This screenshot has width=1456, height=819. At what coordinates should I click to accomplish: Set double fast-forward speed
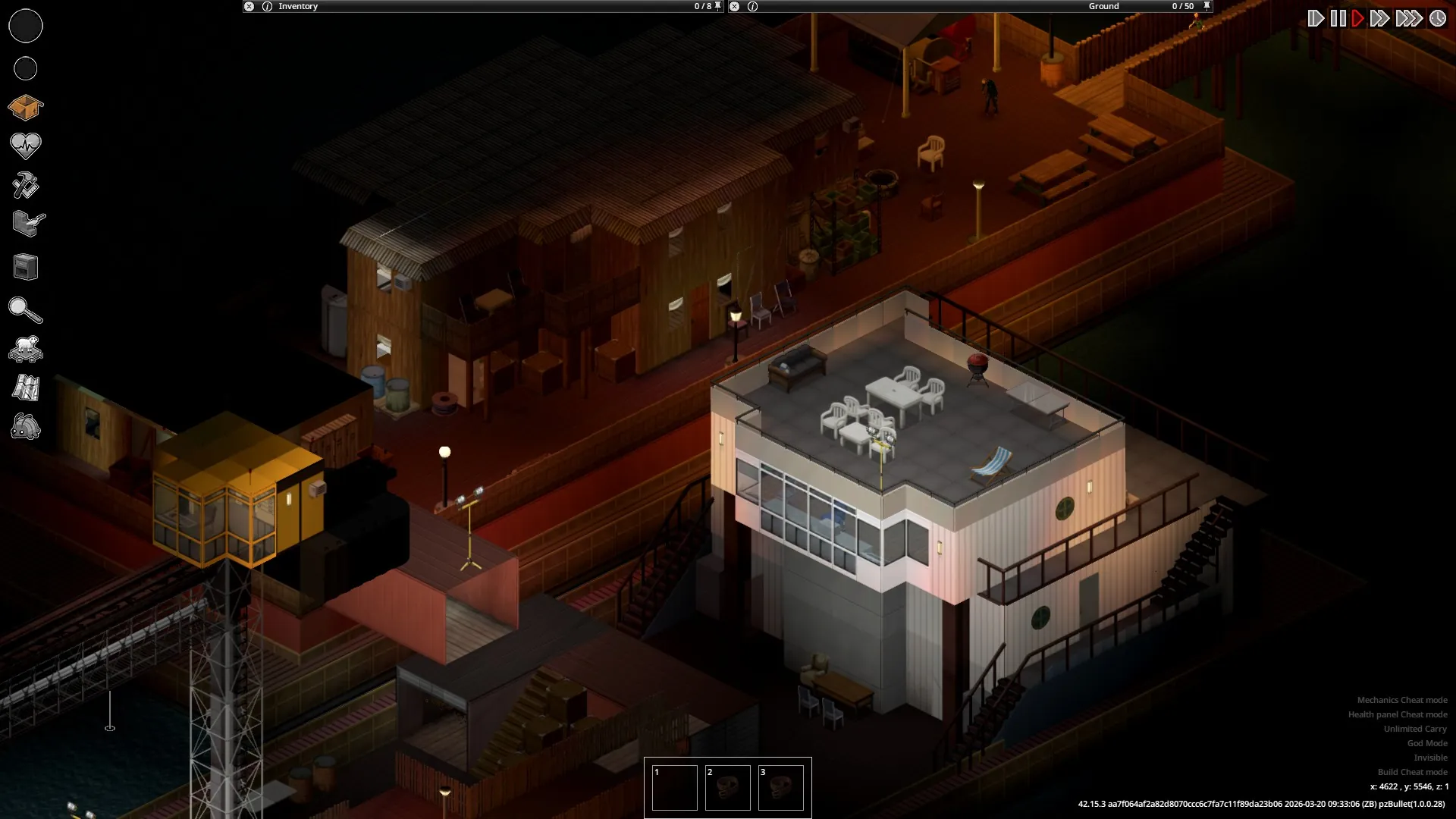point(1380,18)
